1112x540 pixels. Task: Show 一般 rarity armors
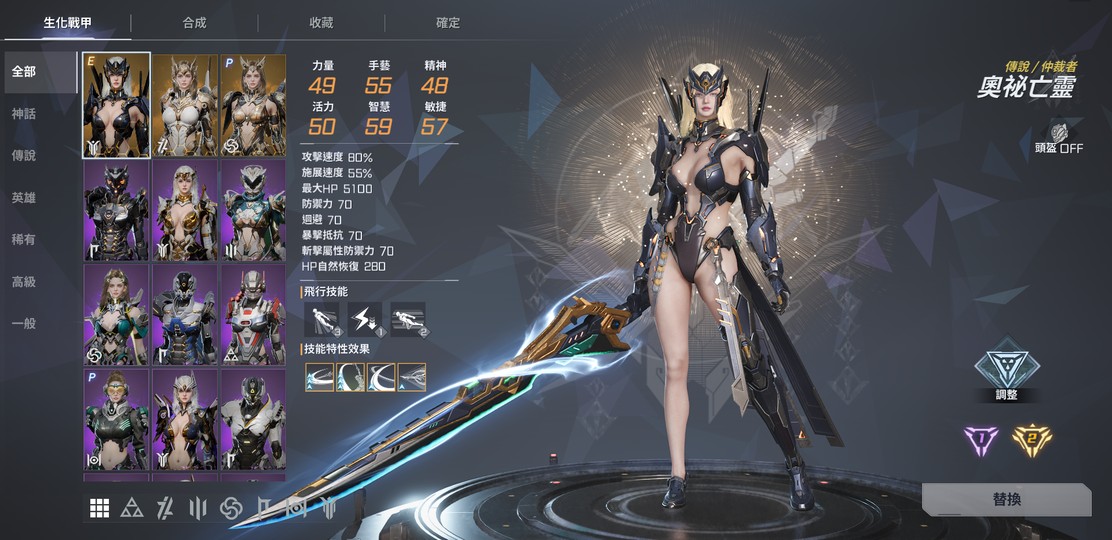pyautogui.click(x=23, y=324)
